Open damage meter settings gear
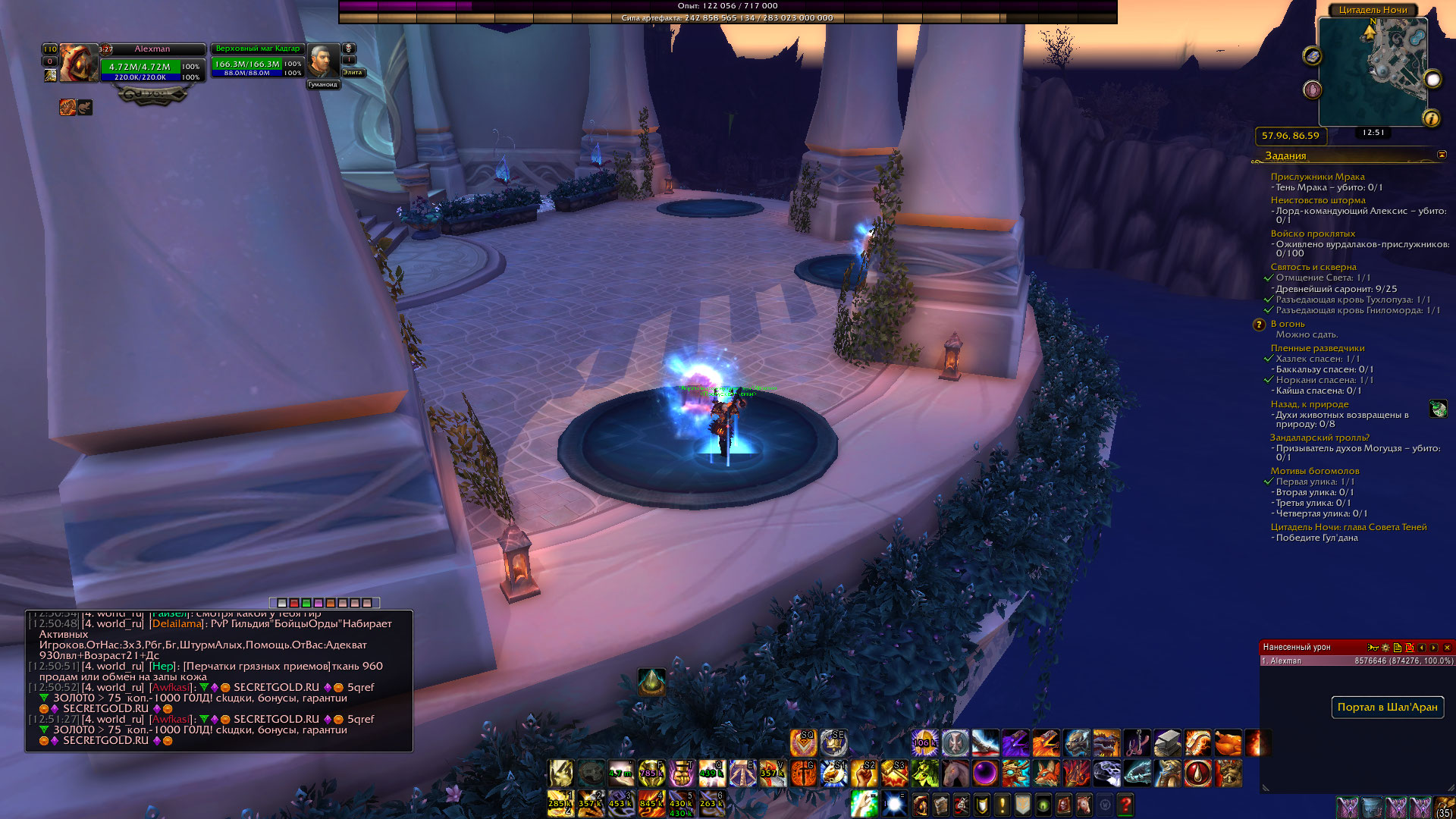The height and width of the screenshot is (819, 1456). (x=1385, y=648)
